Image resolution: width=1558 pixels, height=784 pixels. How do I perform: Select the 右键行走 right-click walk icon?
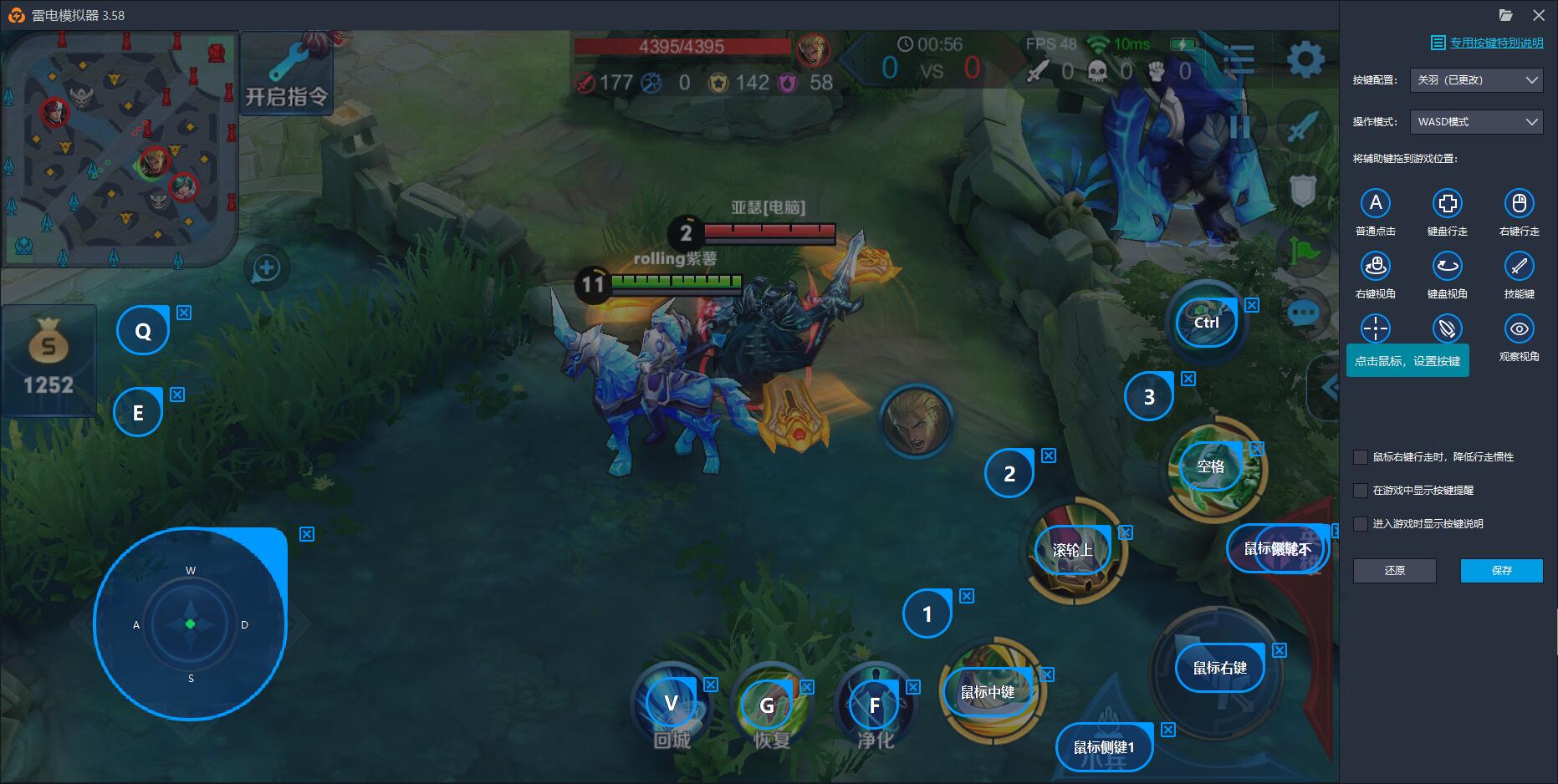click(1520, 204)
